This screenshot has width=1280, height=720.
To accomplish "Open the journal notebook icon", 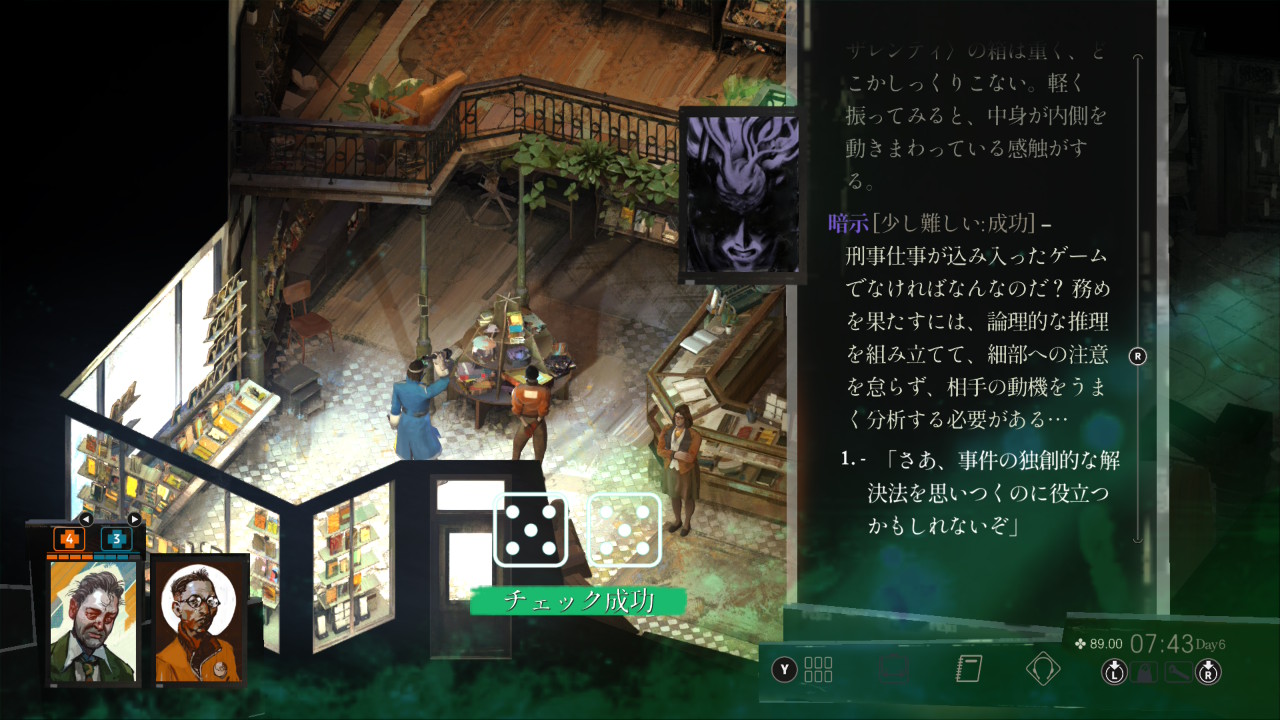I will coord(969,668).
